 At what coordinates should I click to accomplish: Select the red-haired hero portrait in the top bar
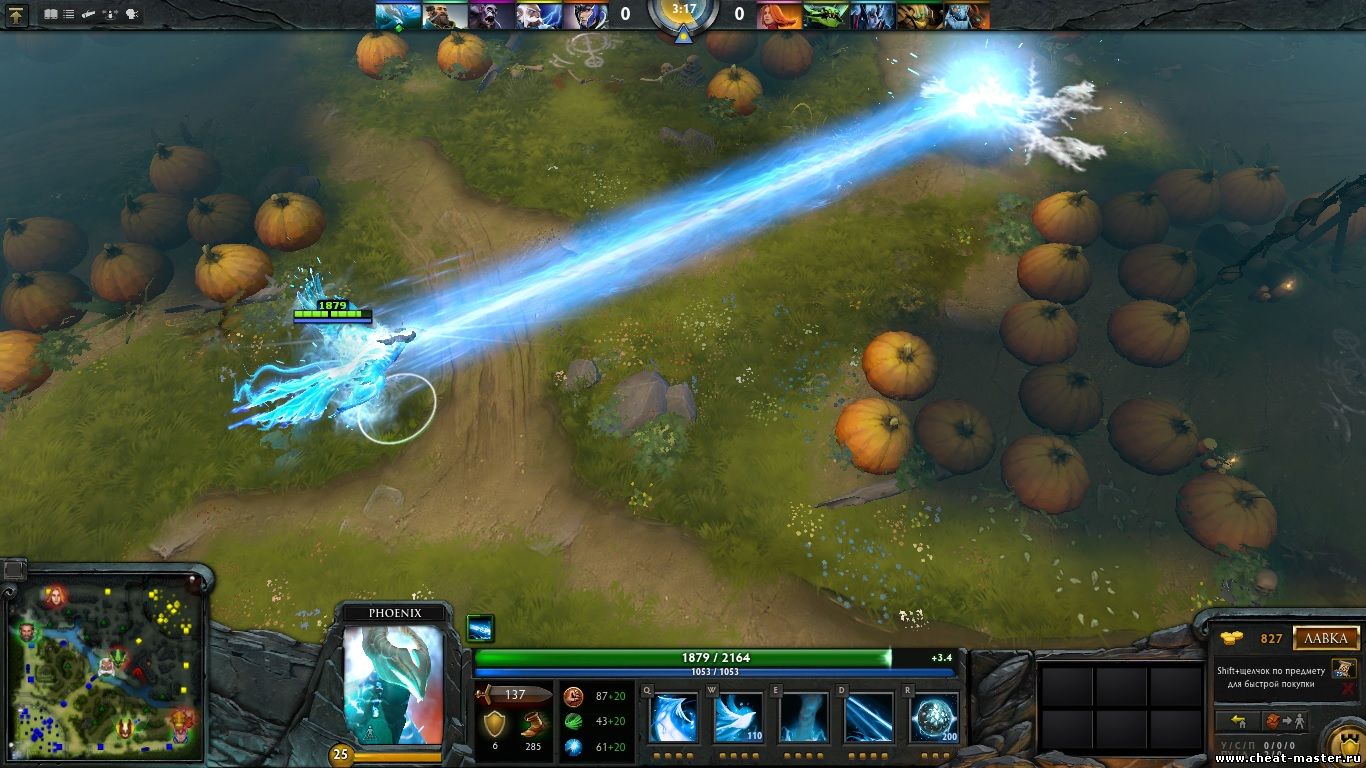click(779, 15)
